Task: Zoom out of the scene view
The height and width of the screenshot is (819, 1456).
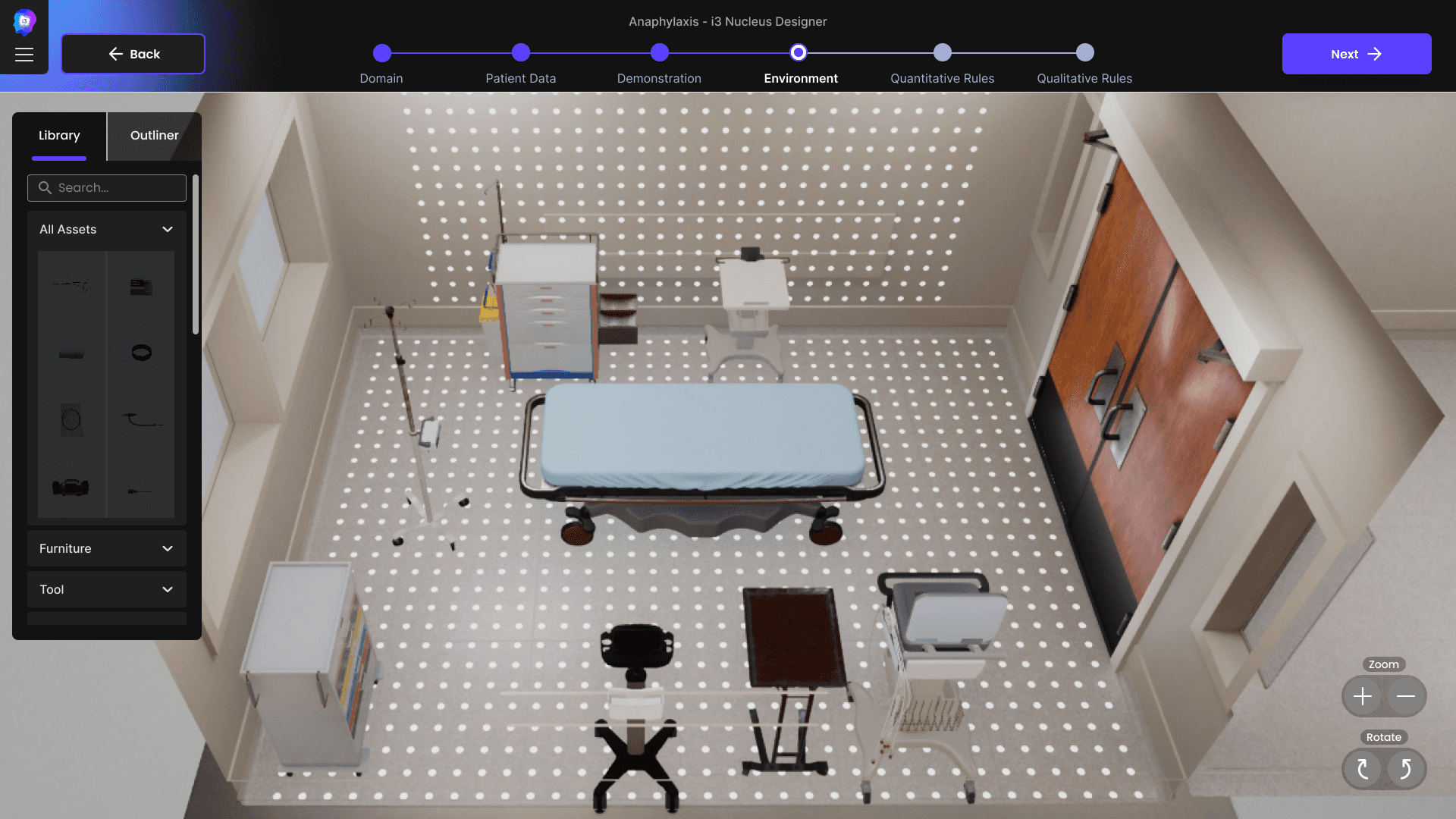Action: click(1406, 696)
